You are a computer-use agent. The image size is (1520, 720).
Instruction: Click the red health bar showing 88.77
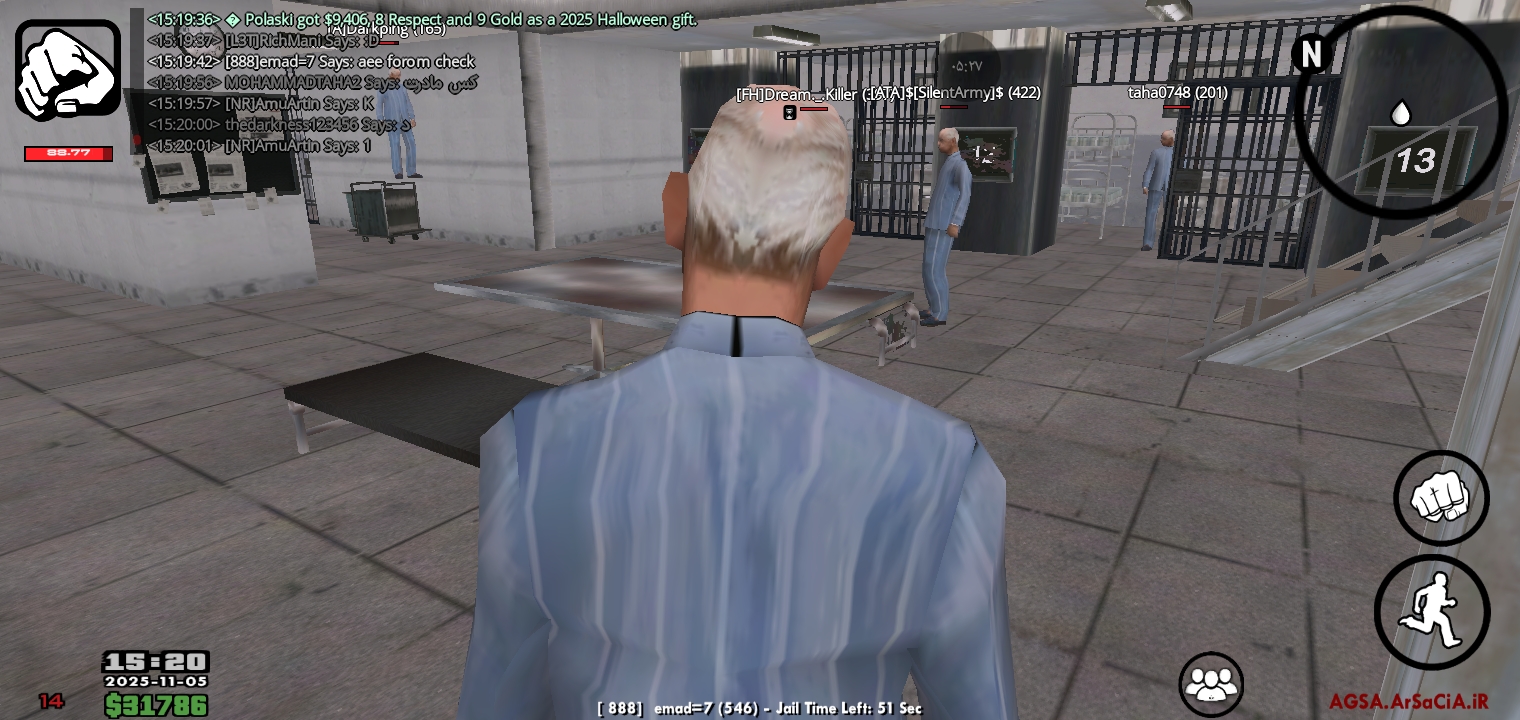click(68, 153)
